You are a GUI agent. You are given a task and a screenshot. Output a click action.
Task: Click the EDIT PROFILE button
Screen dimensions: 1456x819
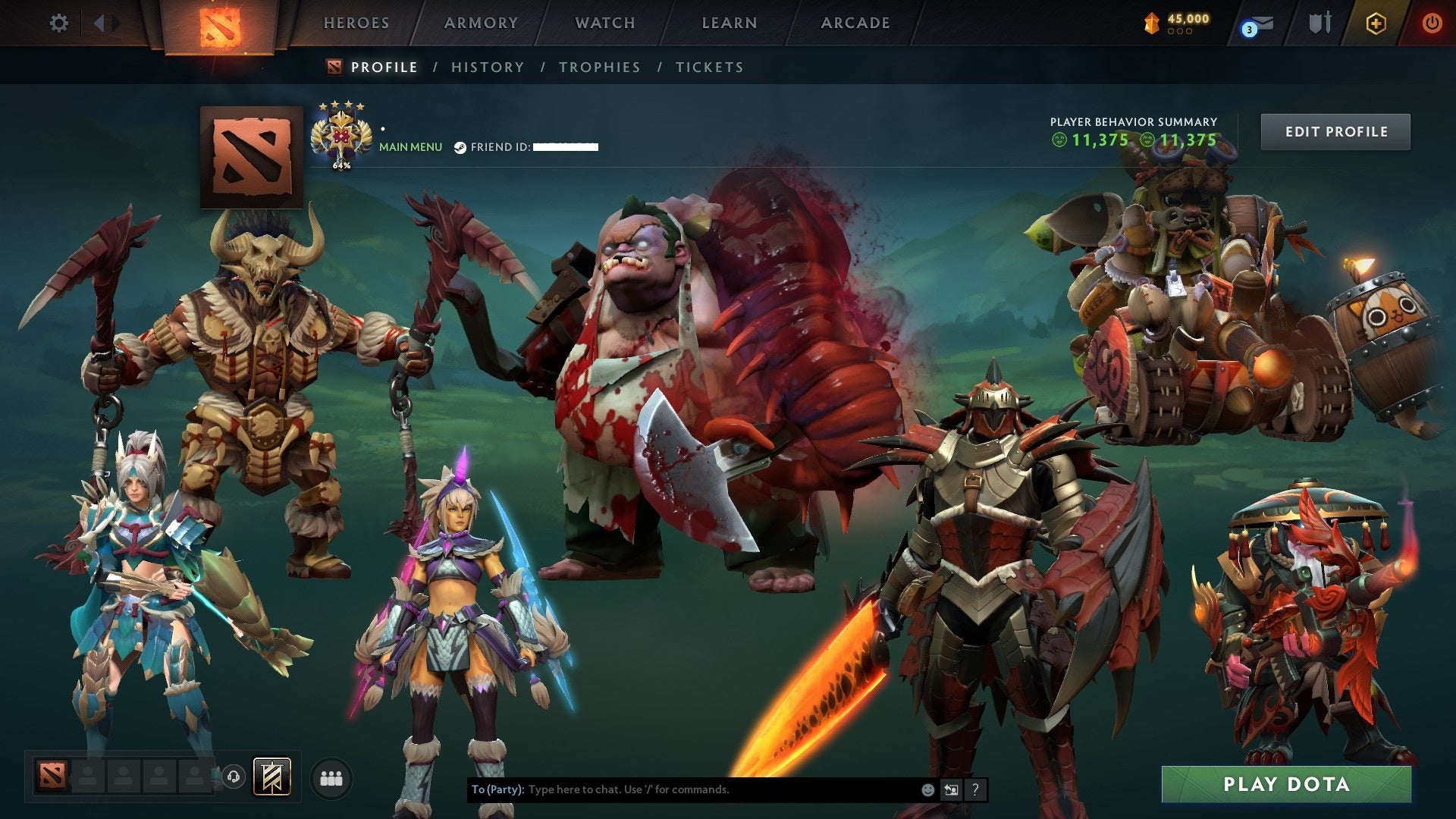tap(1335, 130)
